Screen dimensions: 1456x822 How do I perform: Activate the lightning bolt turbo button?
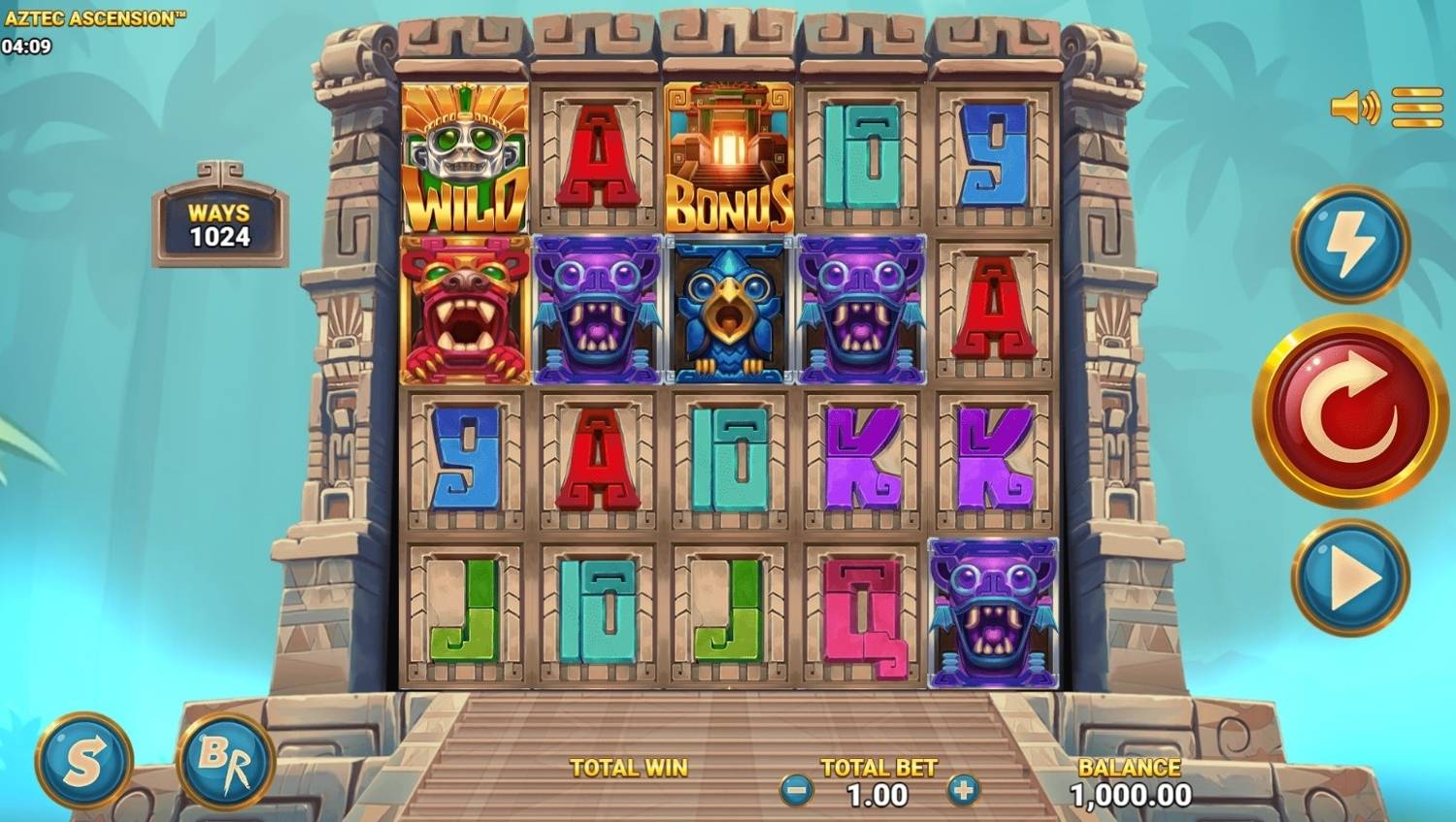[x=1349, y=244]
